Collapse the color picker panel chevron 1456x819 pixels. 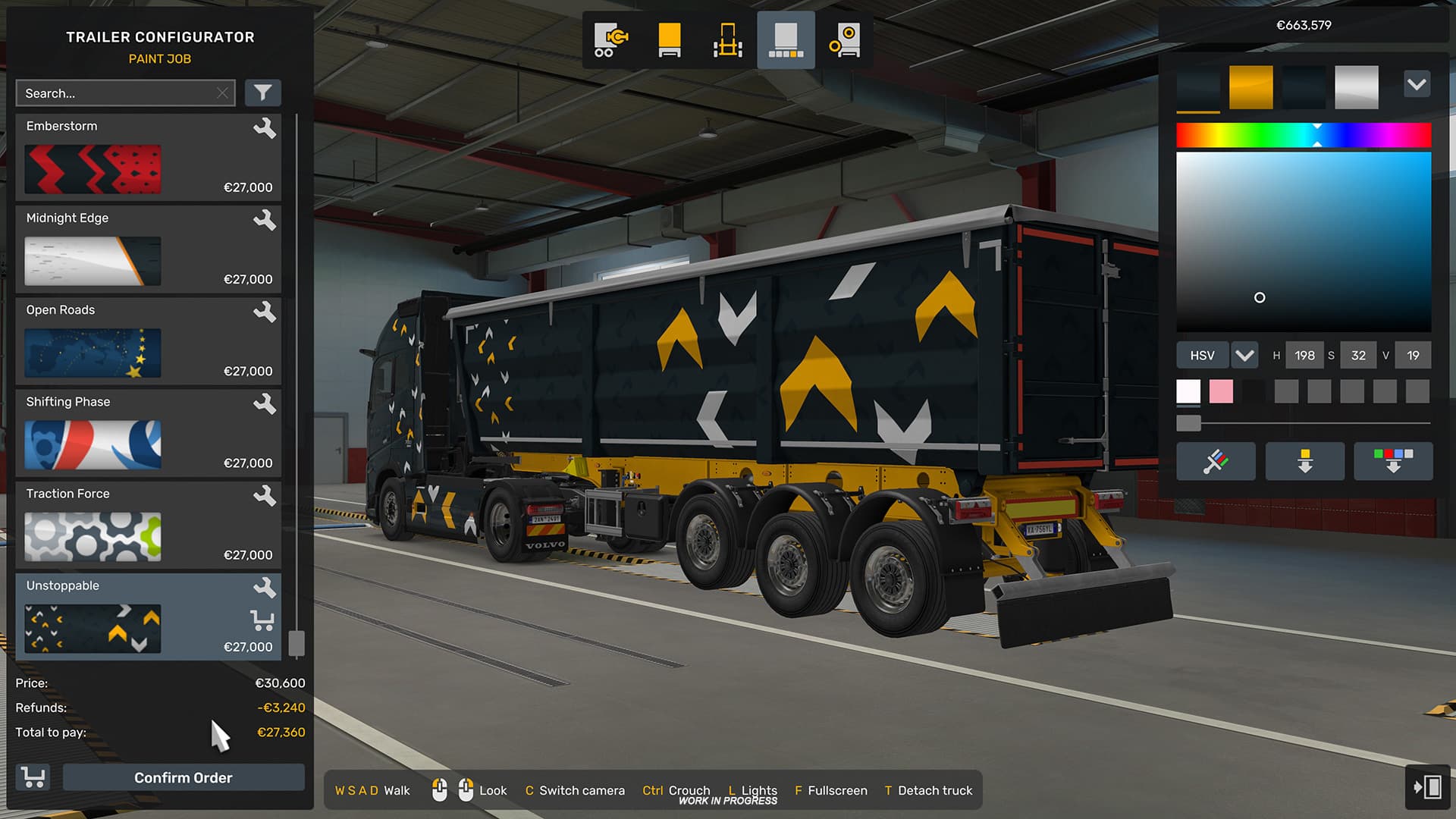click(1417, 84)
